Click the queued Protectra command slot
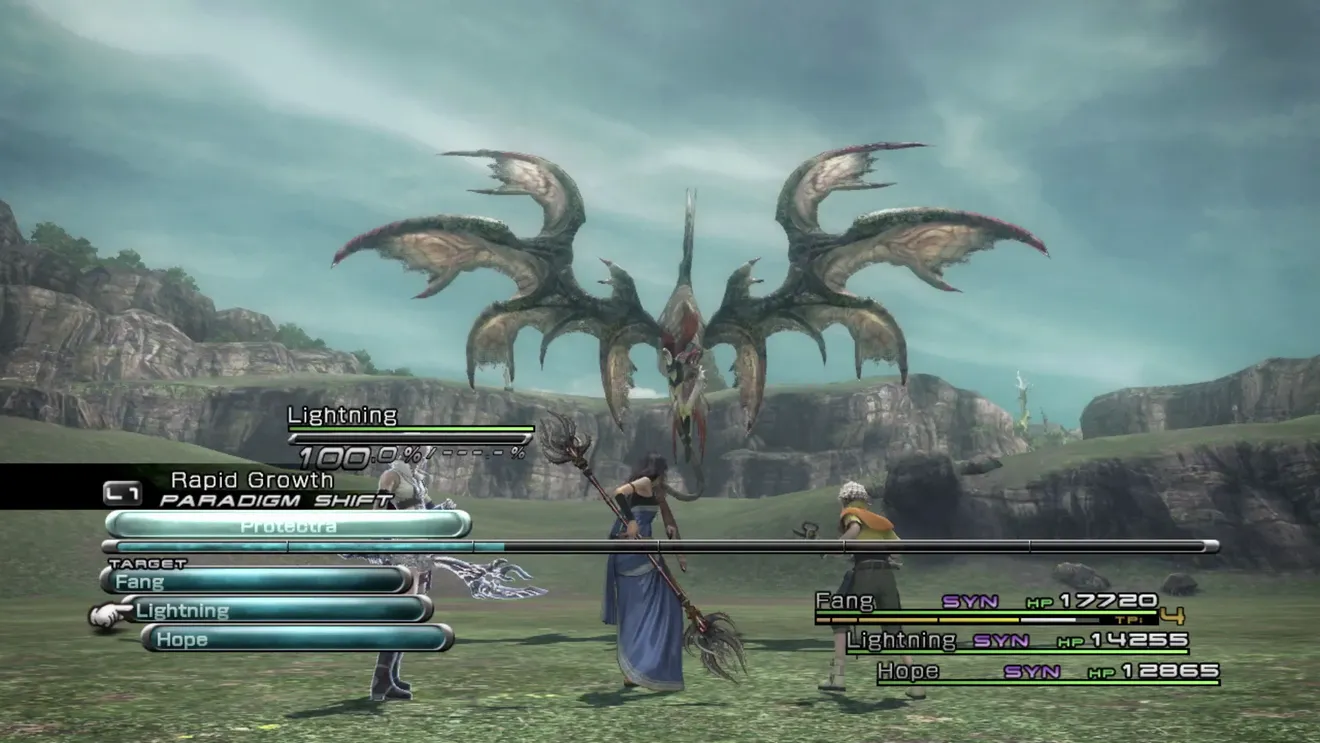 click(x=288, y=525)
